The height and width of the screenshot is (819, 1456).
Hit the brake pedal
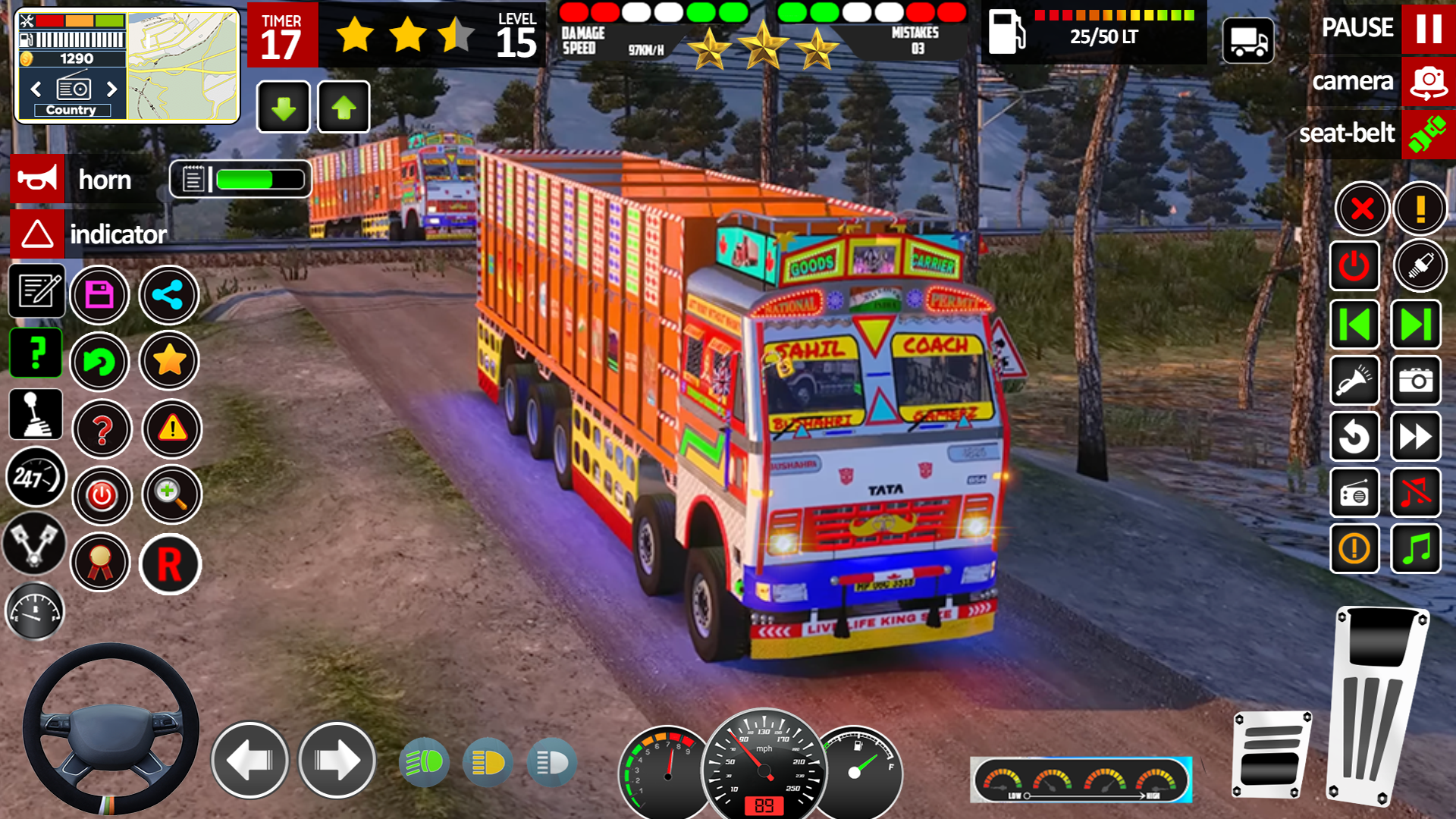coord(1272,755)
